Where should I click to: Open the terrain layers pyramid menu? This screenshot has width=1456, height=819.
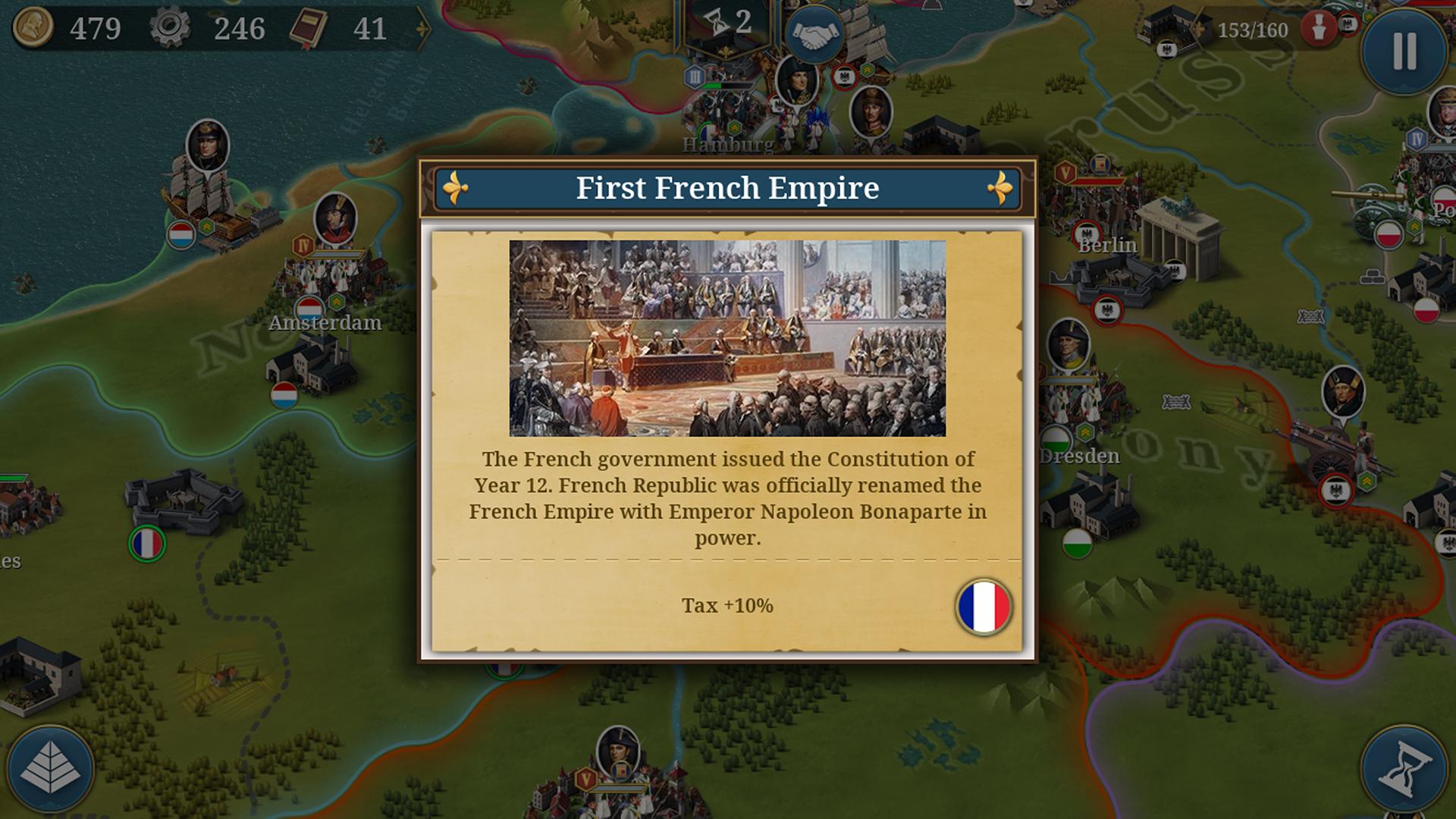50,769
